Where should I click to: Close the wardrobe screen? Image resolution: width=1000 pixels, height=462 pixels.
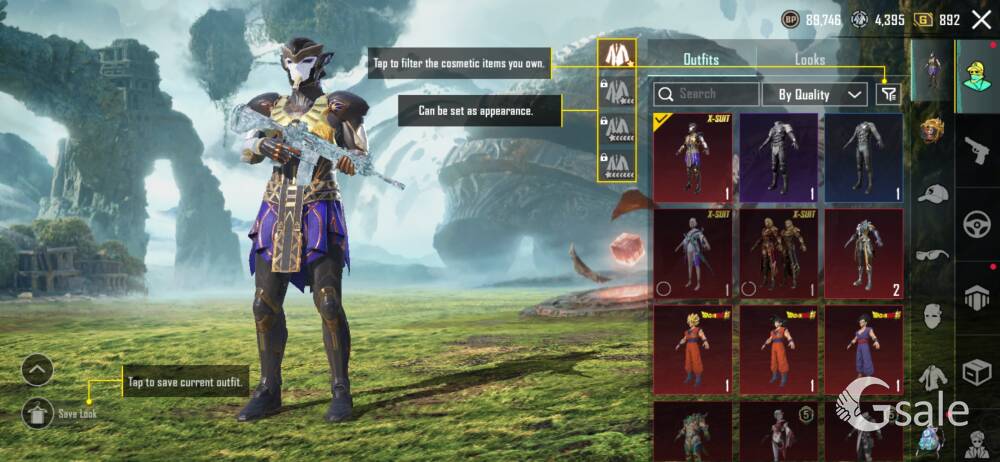981,19
